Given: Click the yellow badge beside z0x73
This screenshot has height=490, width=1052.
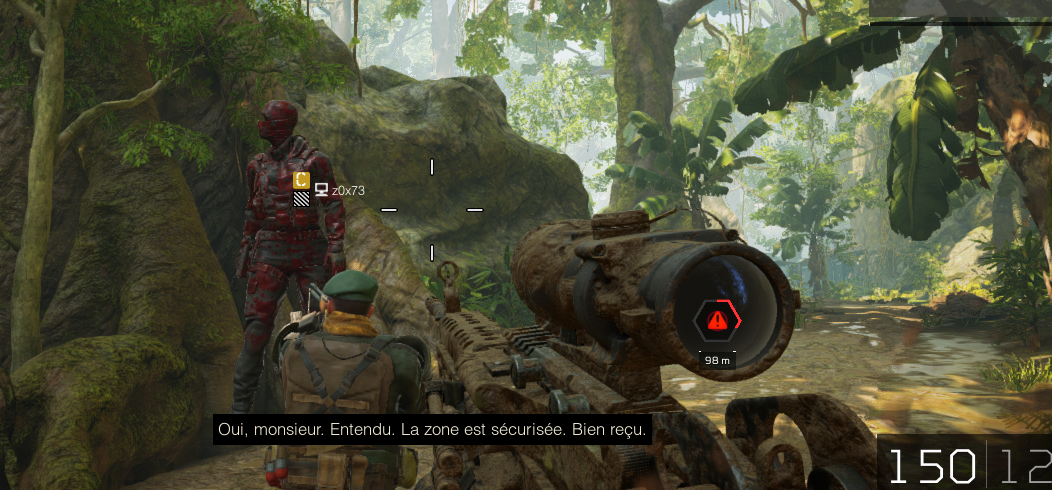Looking at the screenshot, I should click(x=301, y=180).
